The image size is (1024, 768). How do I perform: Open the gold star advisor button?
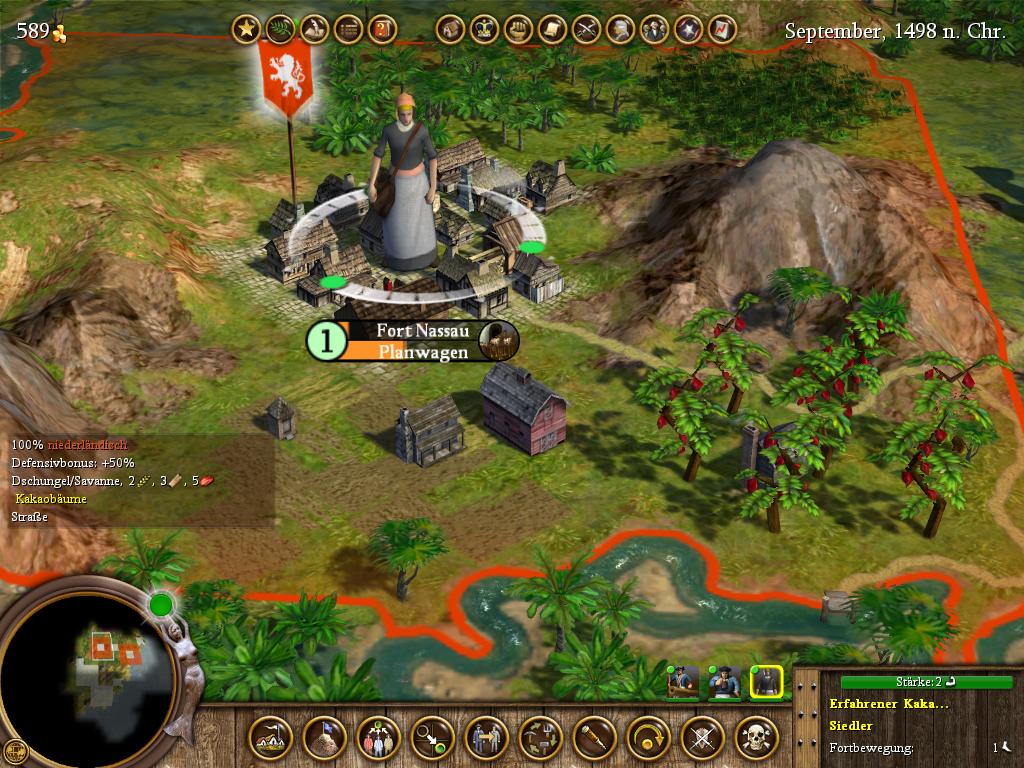pos(246,29)
